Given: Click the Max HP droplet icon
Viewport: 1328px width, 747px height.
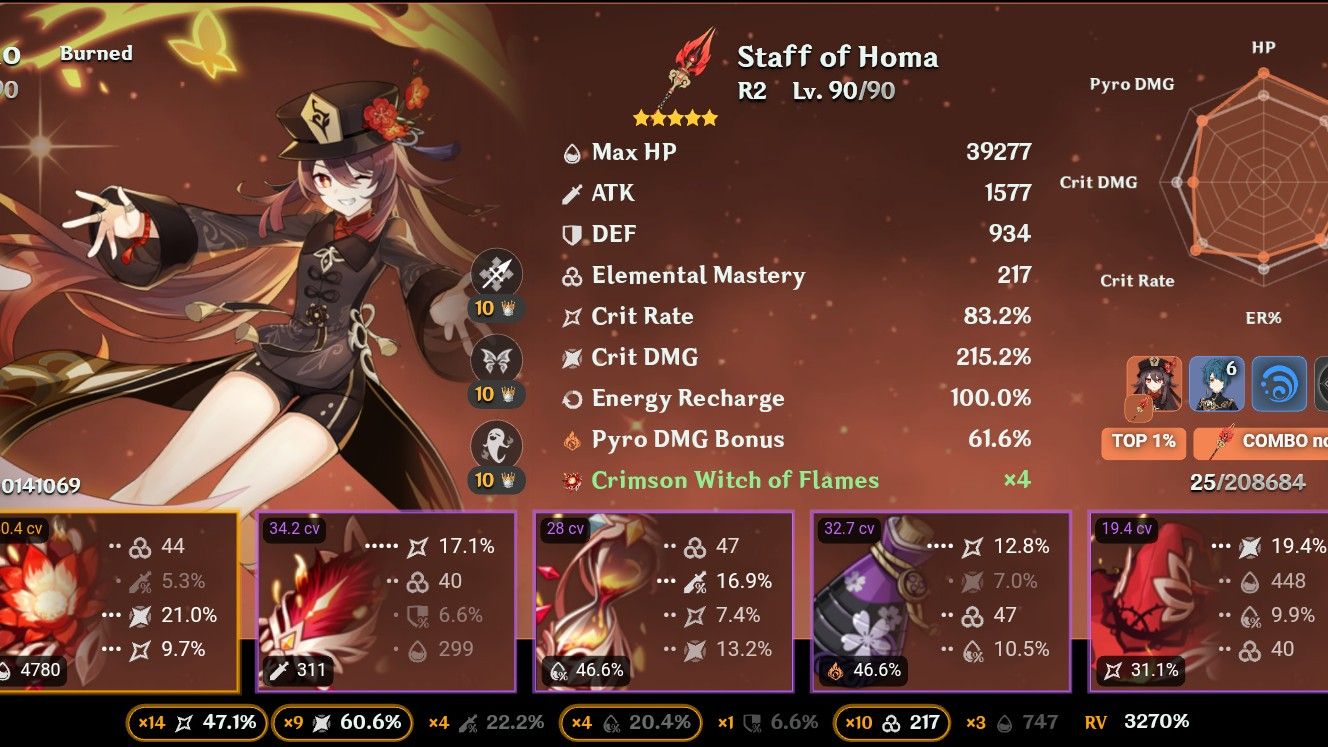Looking at the screenshot, I should tap(572, 152).
